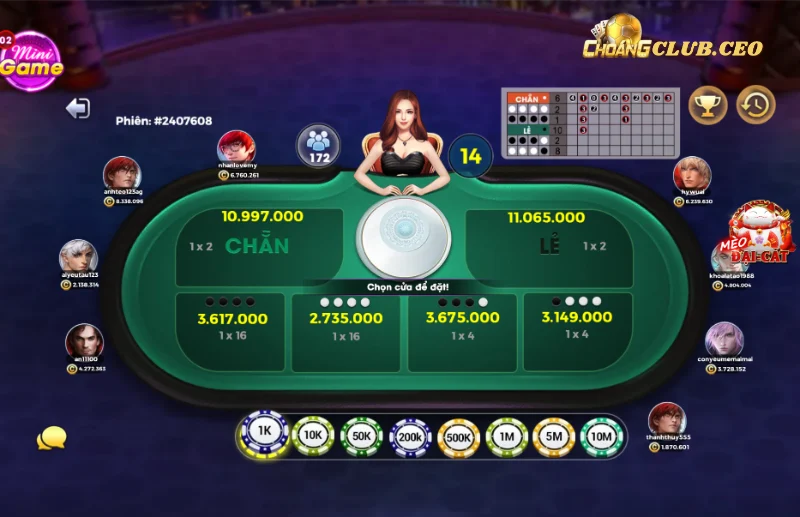800x517 pixels.
Task: Select the 200K chip
Action: pyautogui.click(x=410, y=437)
